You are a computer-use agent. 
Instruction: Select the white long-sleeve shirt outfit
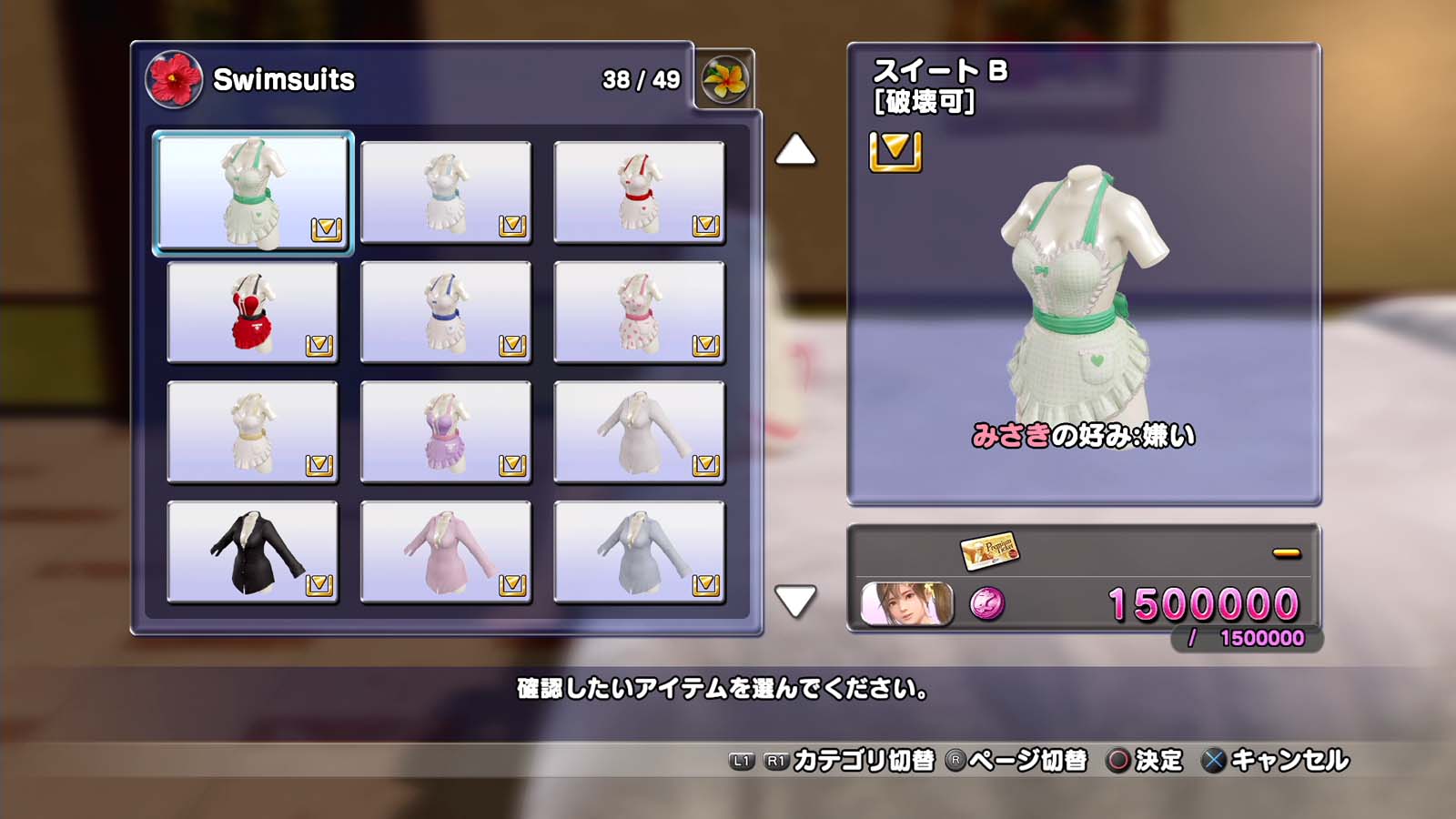(639, 432)
